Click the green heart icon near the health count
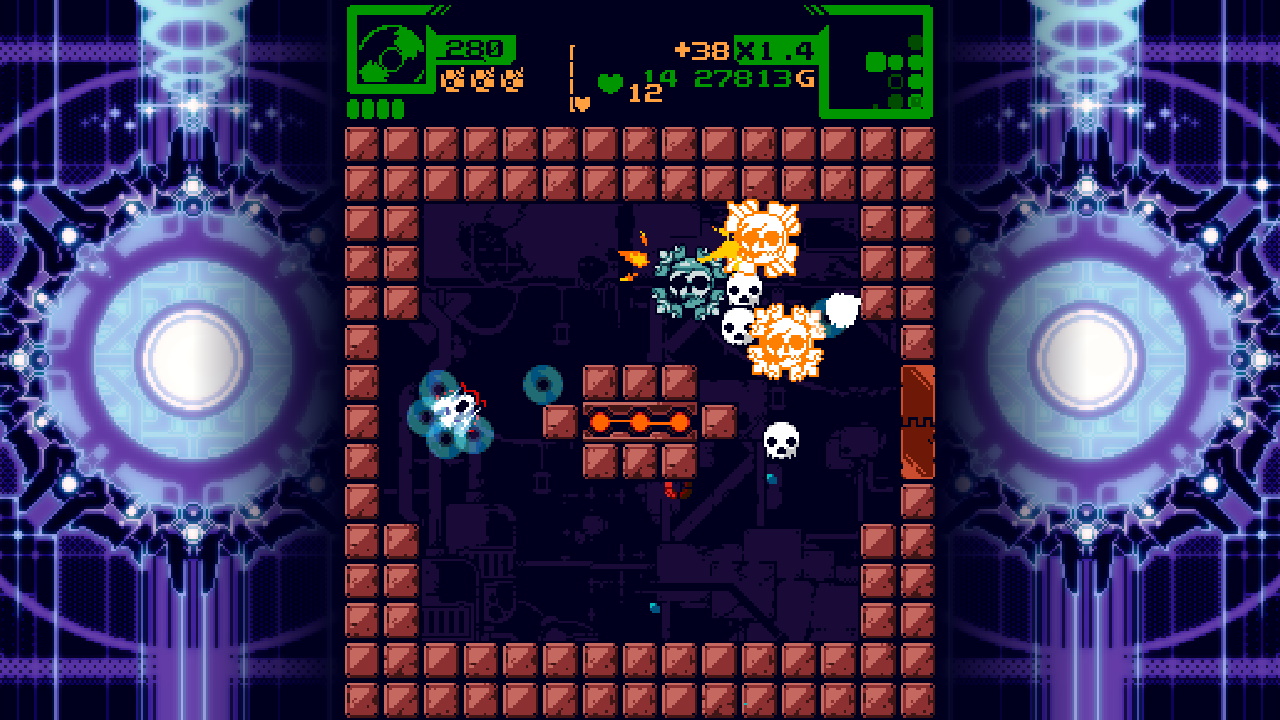Viewport: 1280px width, 720px height. click(x=610, y=84)
